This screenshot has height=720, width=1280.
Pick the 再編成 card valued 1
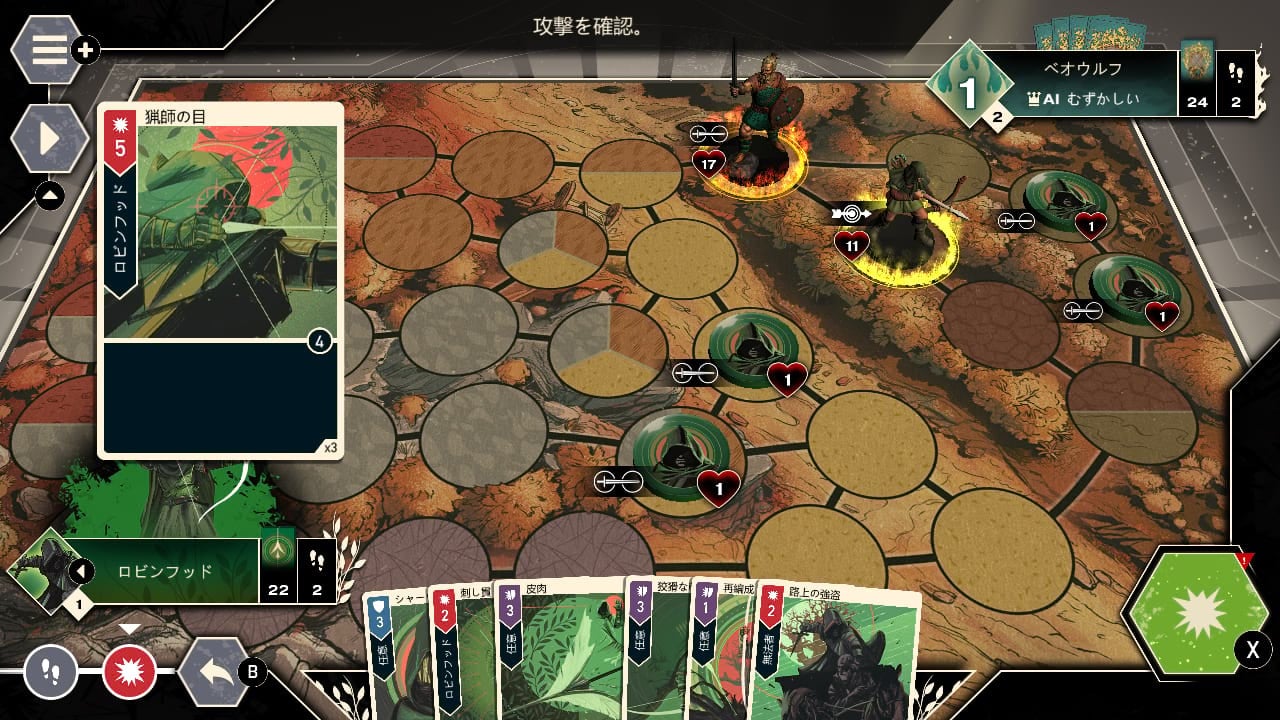click(x=718, y=650)
